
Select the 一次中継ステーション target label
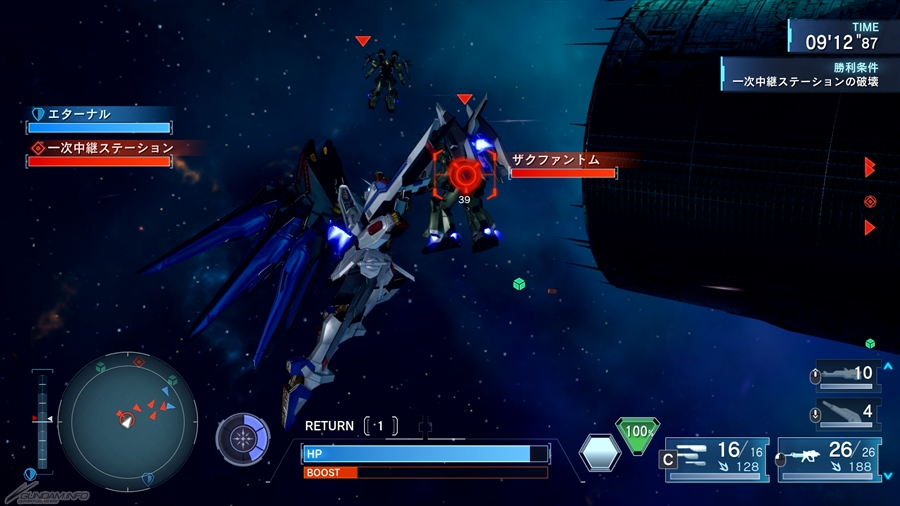tap(101, 148)
